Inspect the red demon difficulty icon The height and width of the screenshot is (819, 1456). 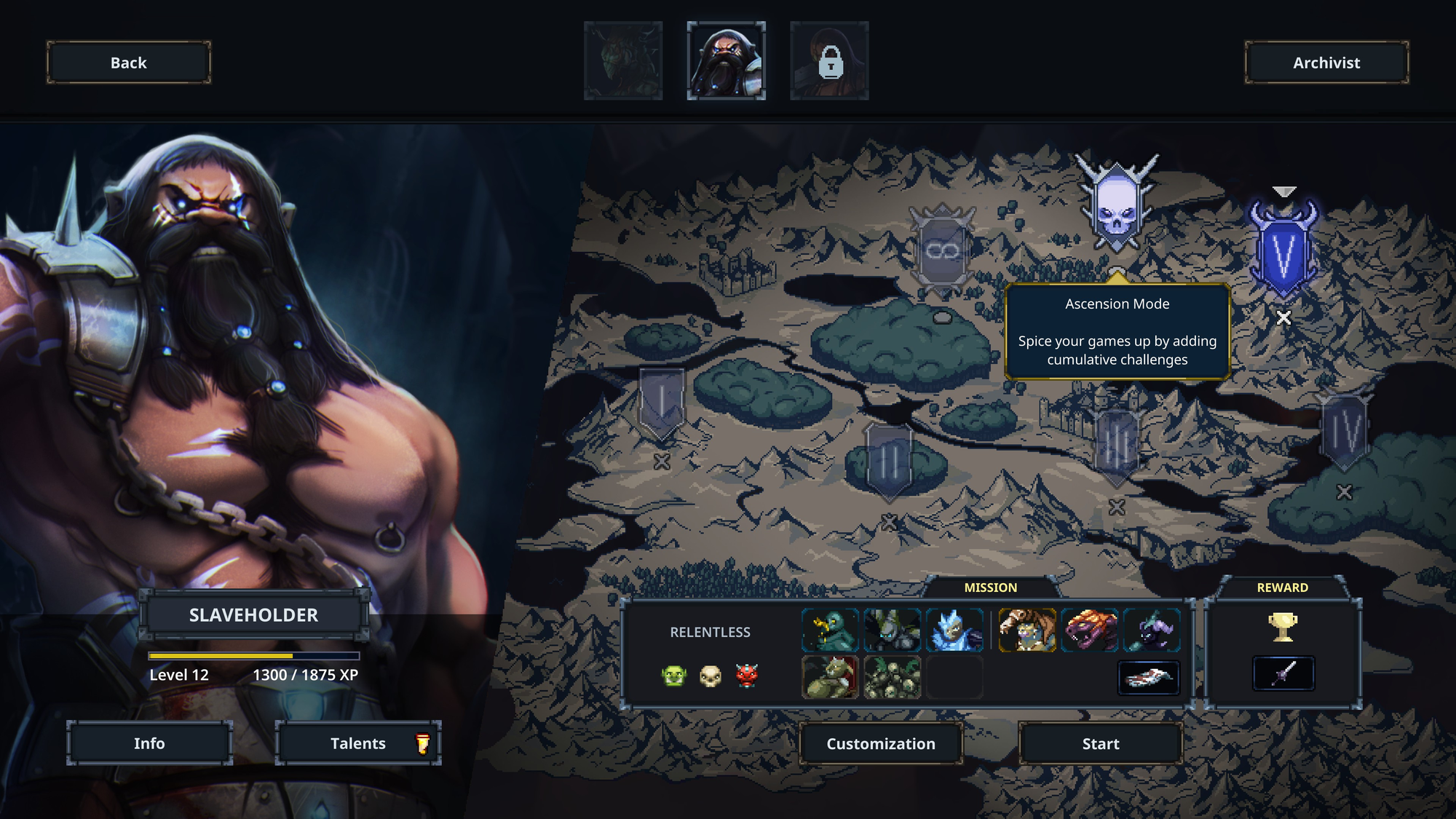click(x=747, y=676)
